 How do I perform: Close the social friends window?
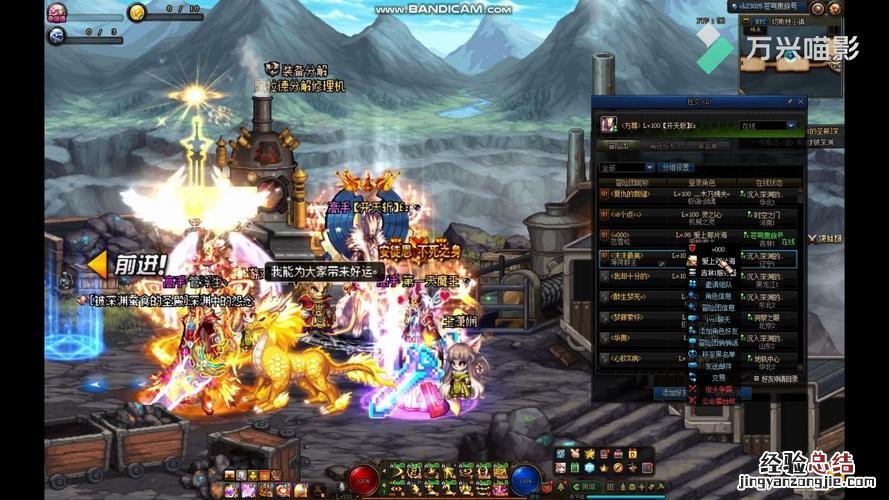[x=801, y=100]
